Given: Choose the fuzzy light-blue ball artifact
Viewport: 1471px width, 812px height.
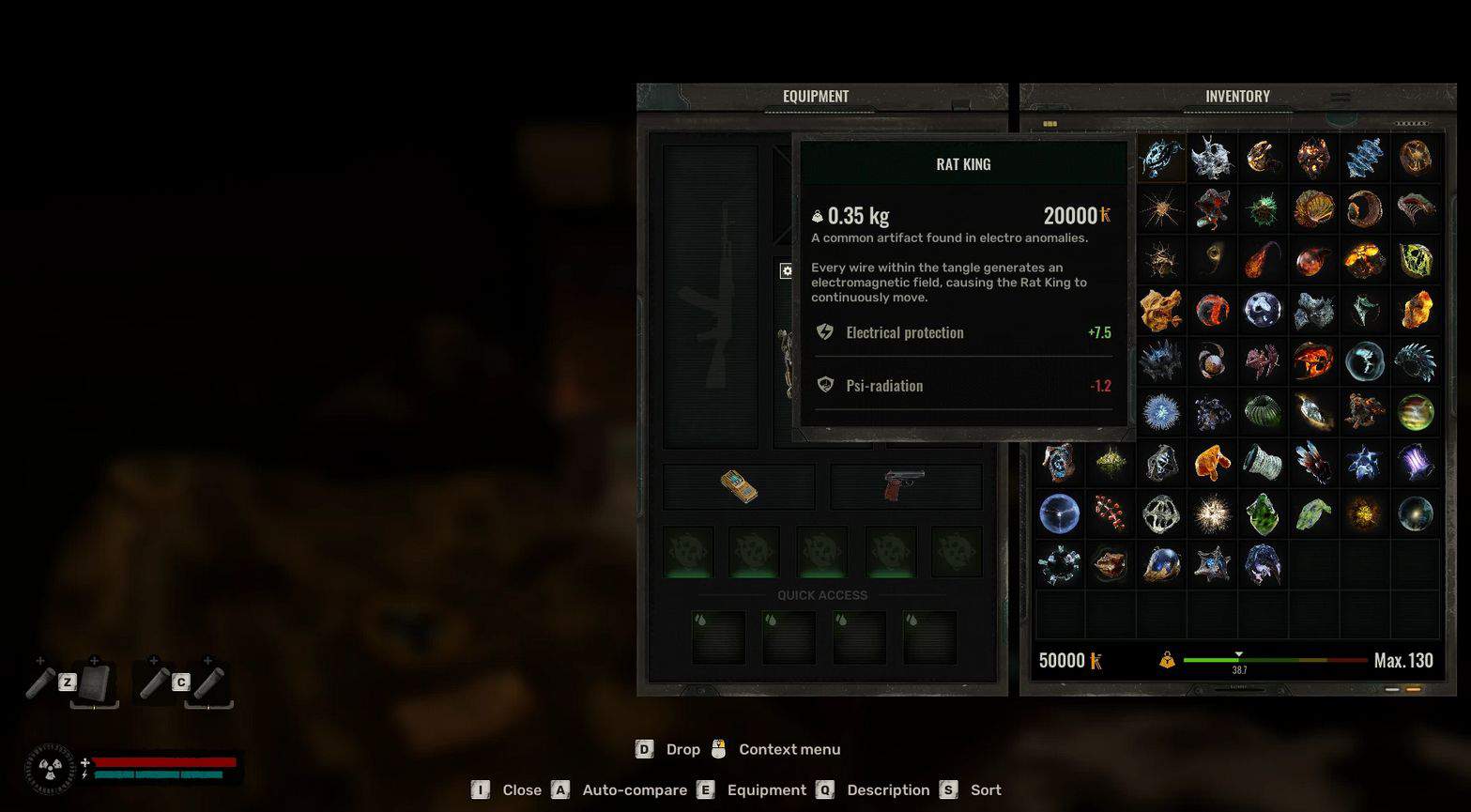Looking at the screenshot, I should [x=1161, y=411].
